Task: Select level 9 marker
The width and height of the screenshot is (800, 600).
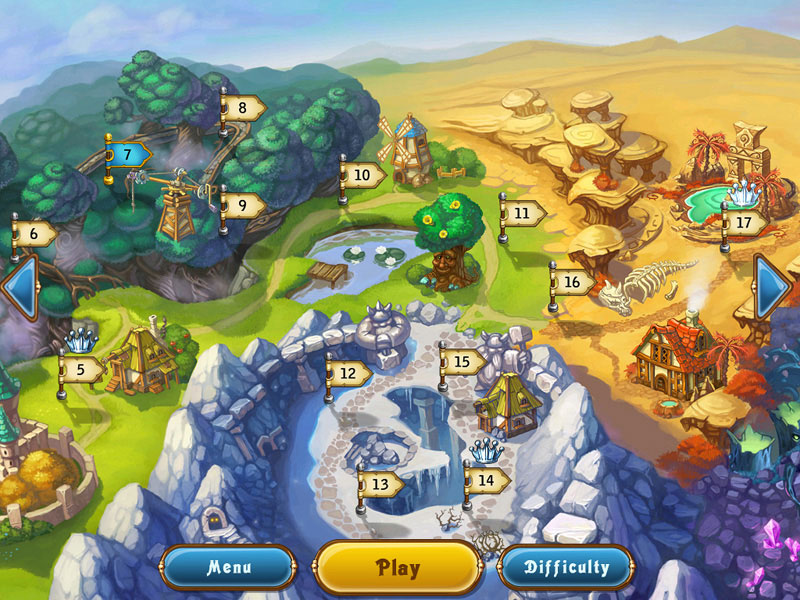Action: [243, 206]
